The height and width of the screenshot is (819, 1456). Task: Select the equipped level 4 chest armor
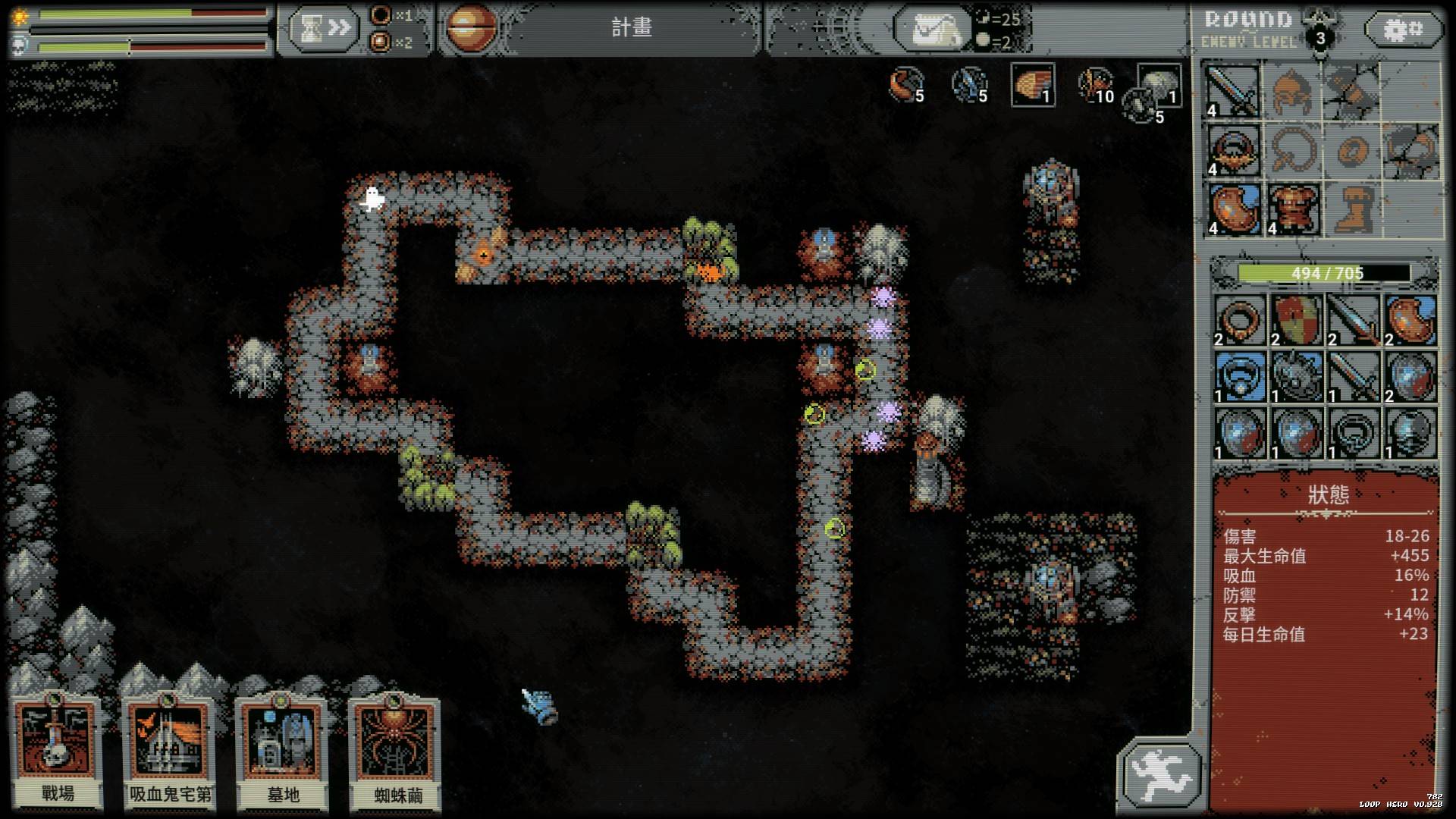(1293, 208)
